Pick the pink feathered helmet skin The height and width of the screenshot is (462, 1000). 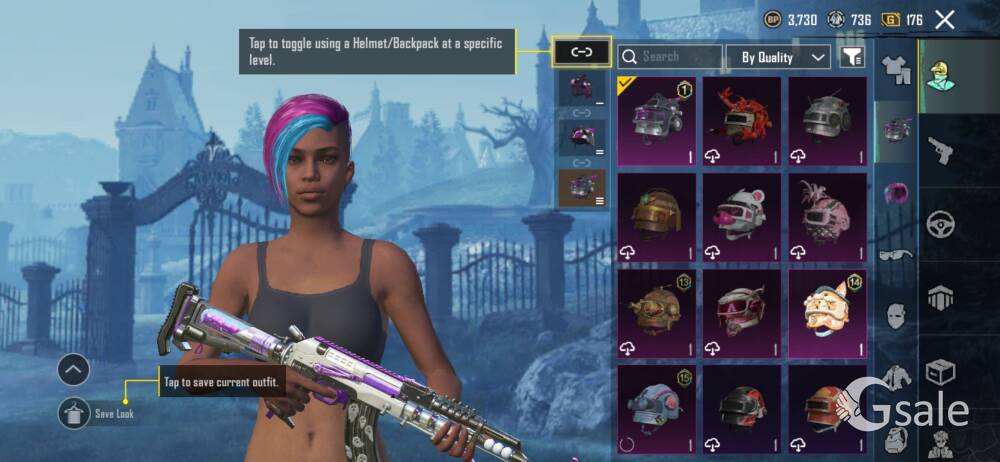click(826, 216)
